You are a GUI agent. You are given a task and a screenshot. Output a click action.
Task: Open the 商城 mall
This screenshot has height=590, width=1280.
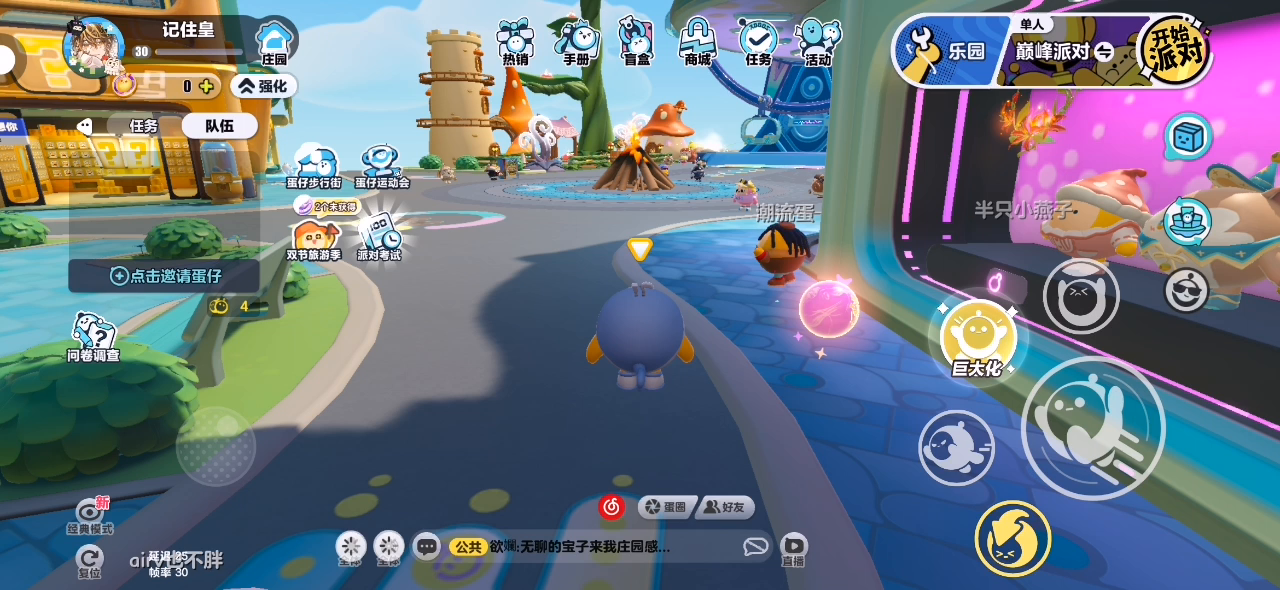click(697, 42)
